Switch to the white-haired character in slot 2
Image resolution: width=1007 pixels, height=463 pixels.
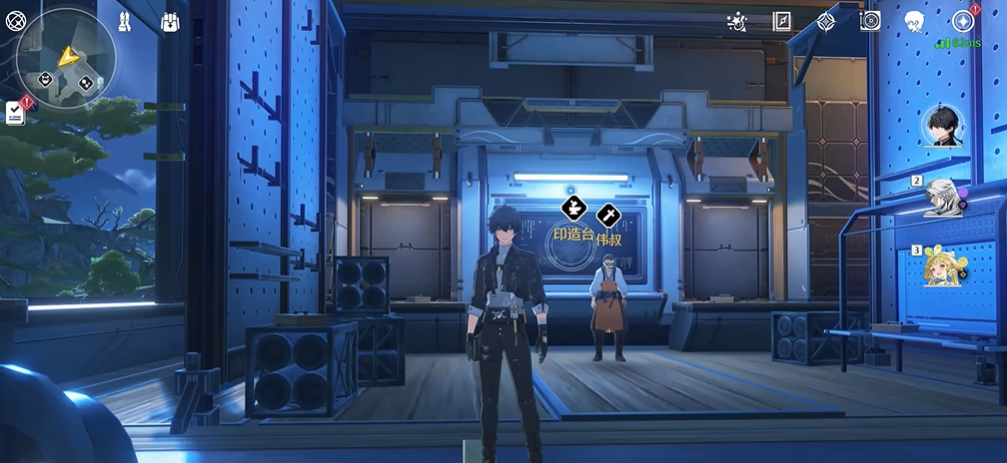[942, 197]
